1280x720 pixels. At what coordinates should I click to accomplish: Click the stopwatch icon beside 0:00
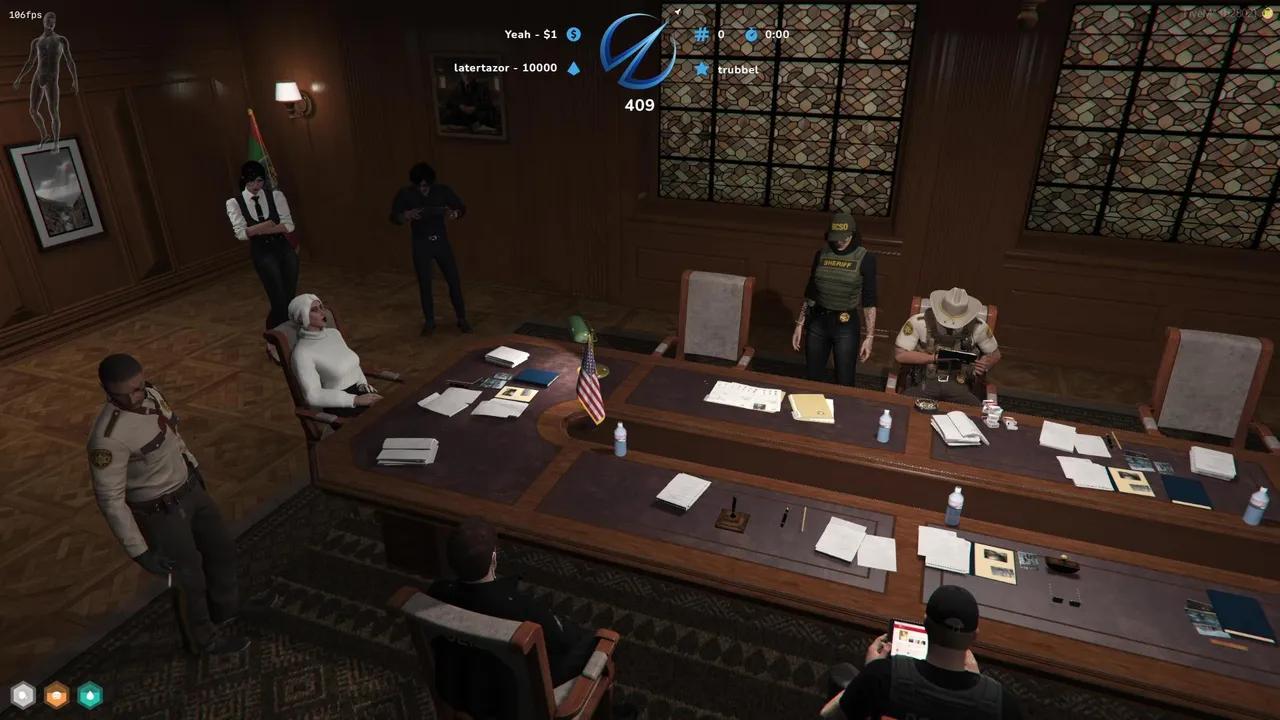click(x=752, y=34)
